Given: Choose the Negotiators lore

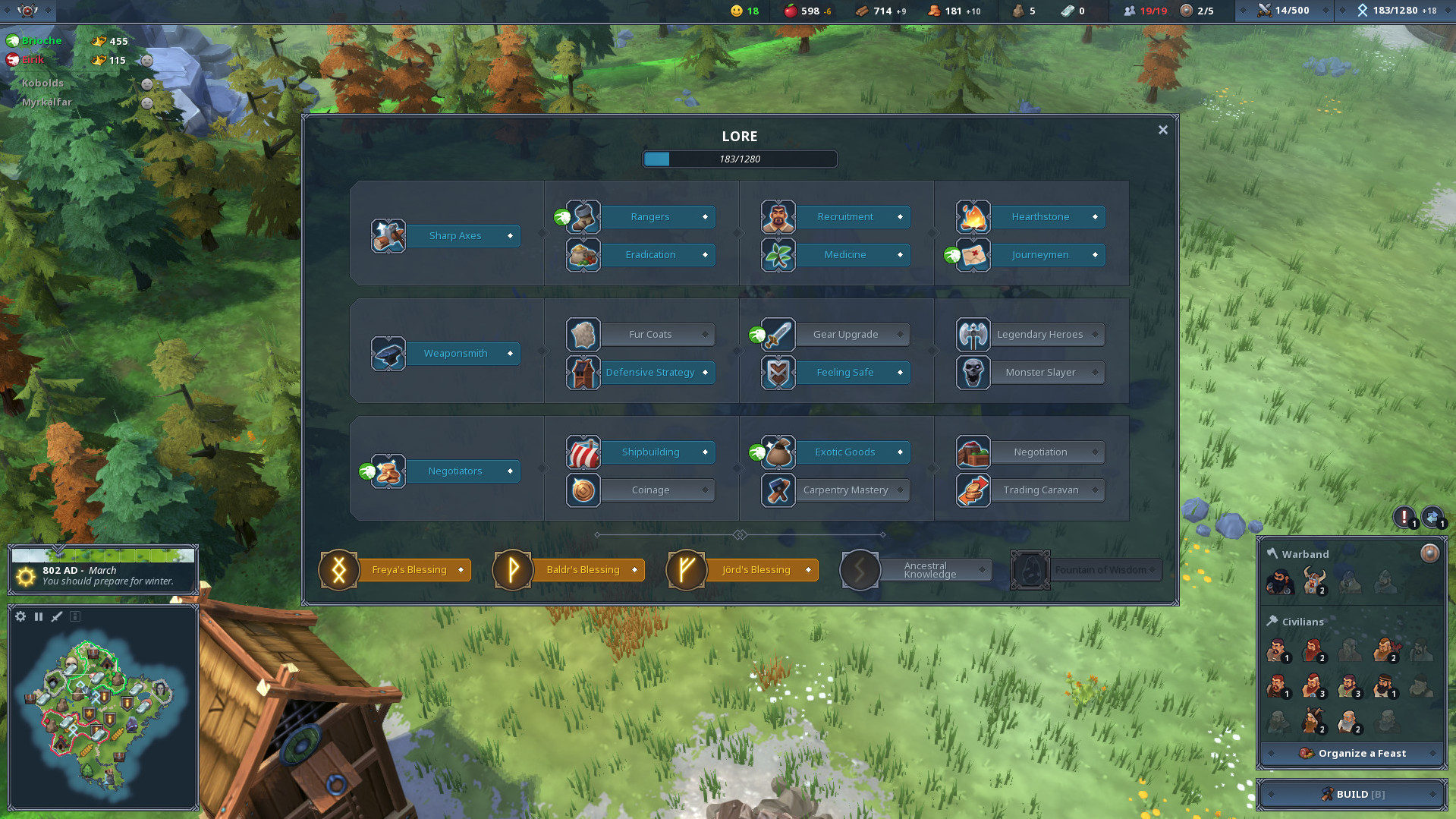Looking at the screenshot, I should (x=455, y=471).
